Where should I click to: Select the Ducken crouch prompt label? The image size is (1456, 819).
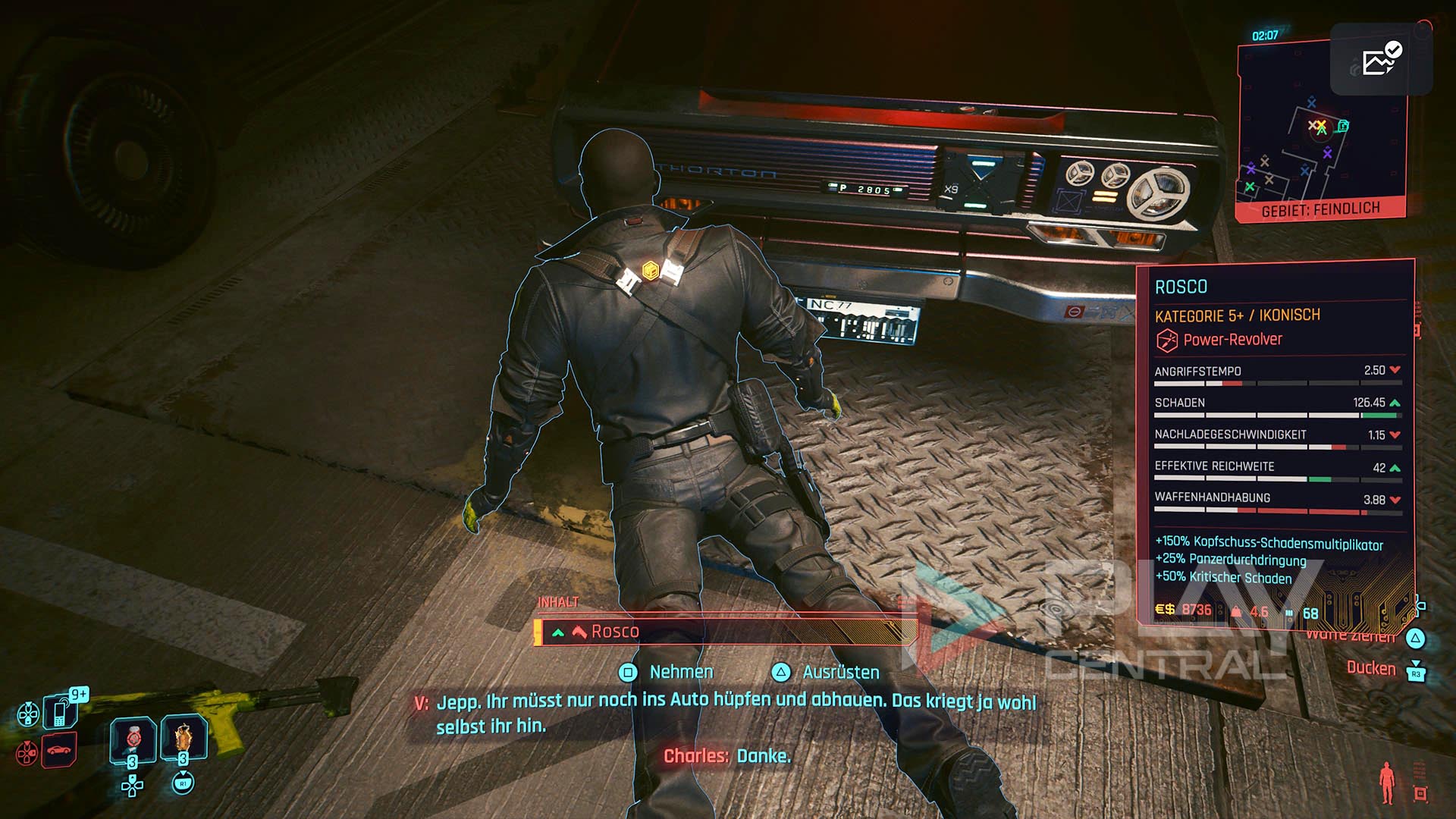(x=1370, y=668)
